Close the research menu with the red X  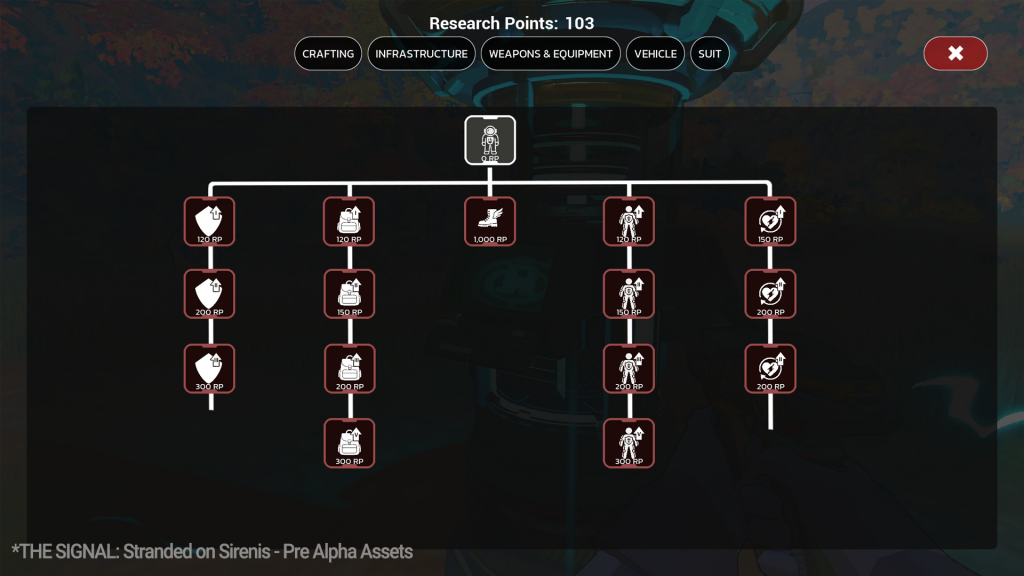coord(955,54)
